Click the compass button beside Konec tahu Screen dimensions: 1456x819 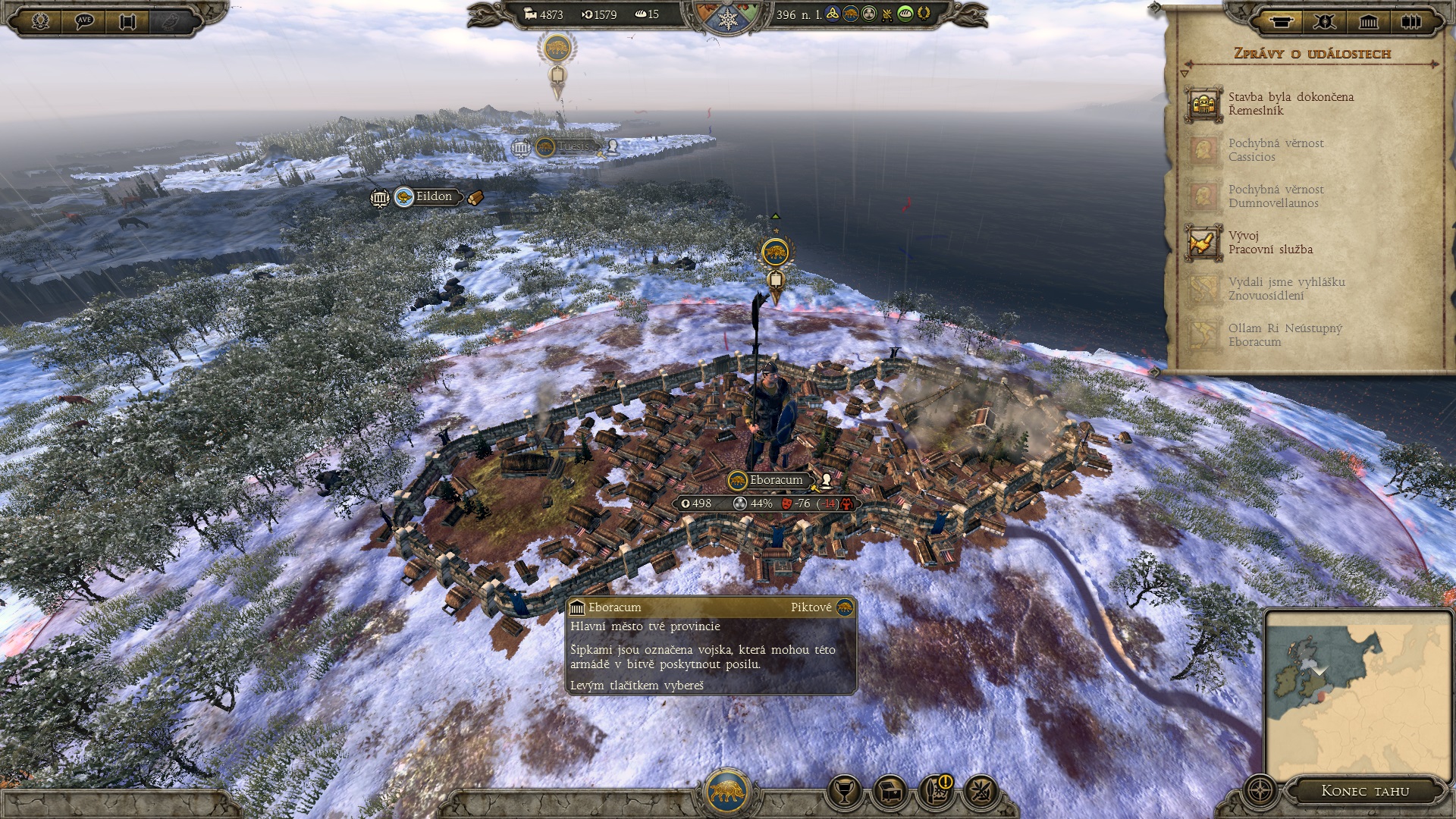click(1260, 791)
